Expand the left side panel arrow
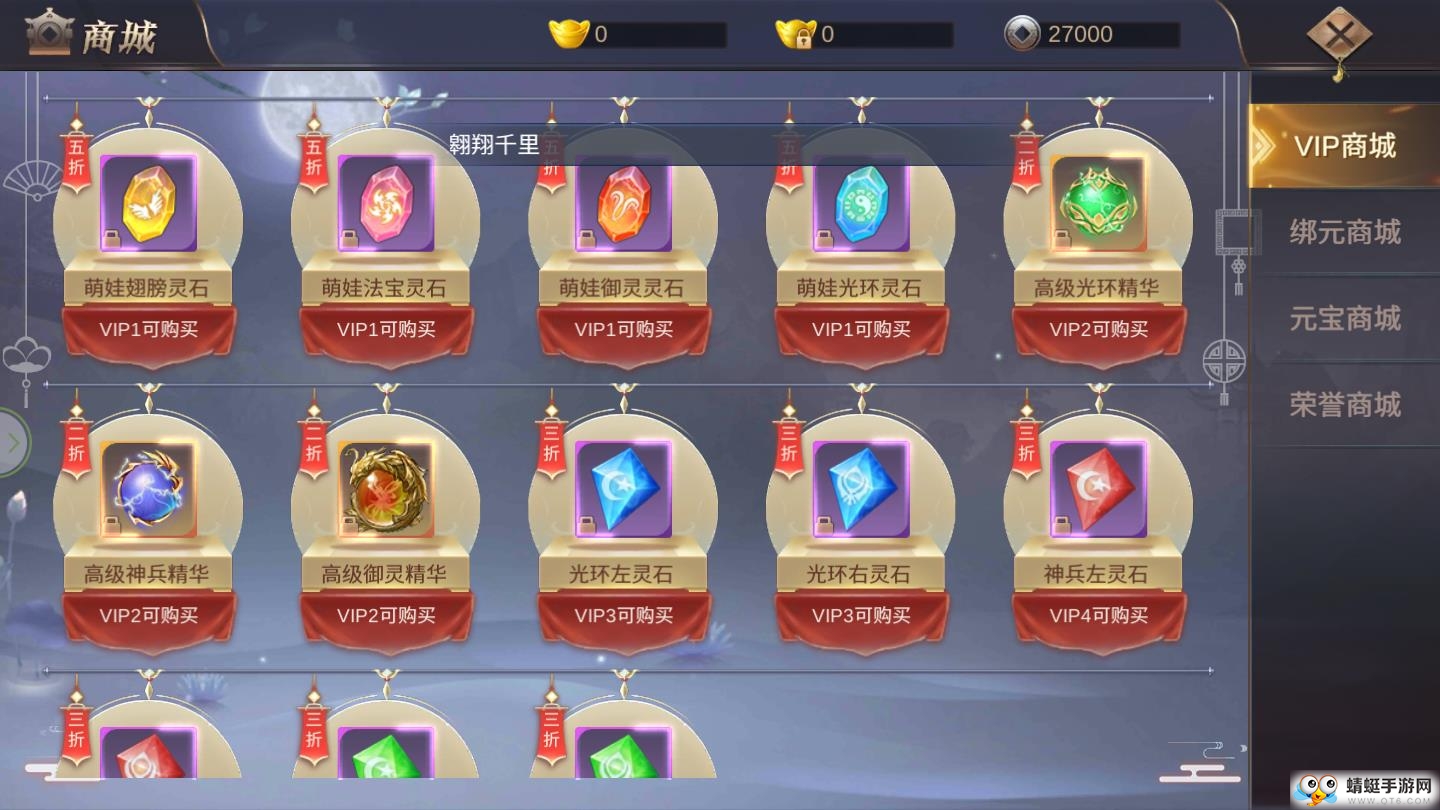This screenshot has width=1440, height=810. pyautogui.click(x=12, y=440)
